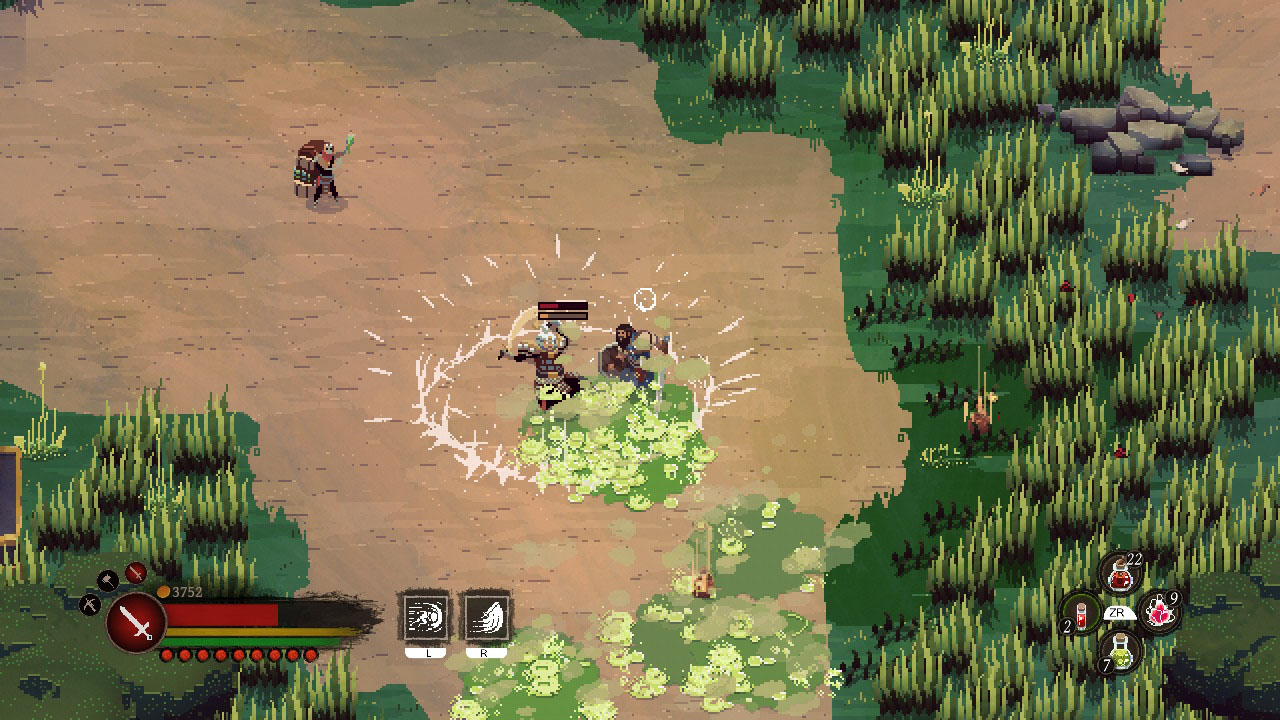The image size is (1280, 720).
Task: Select the pickaxe tool icon
Action: [x=88, y=606]
